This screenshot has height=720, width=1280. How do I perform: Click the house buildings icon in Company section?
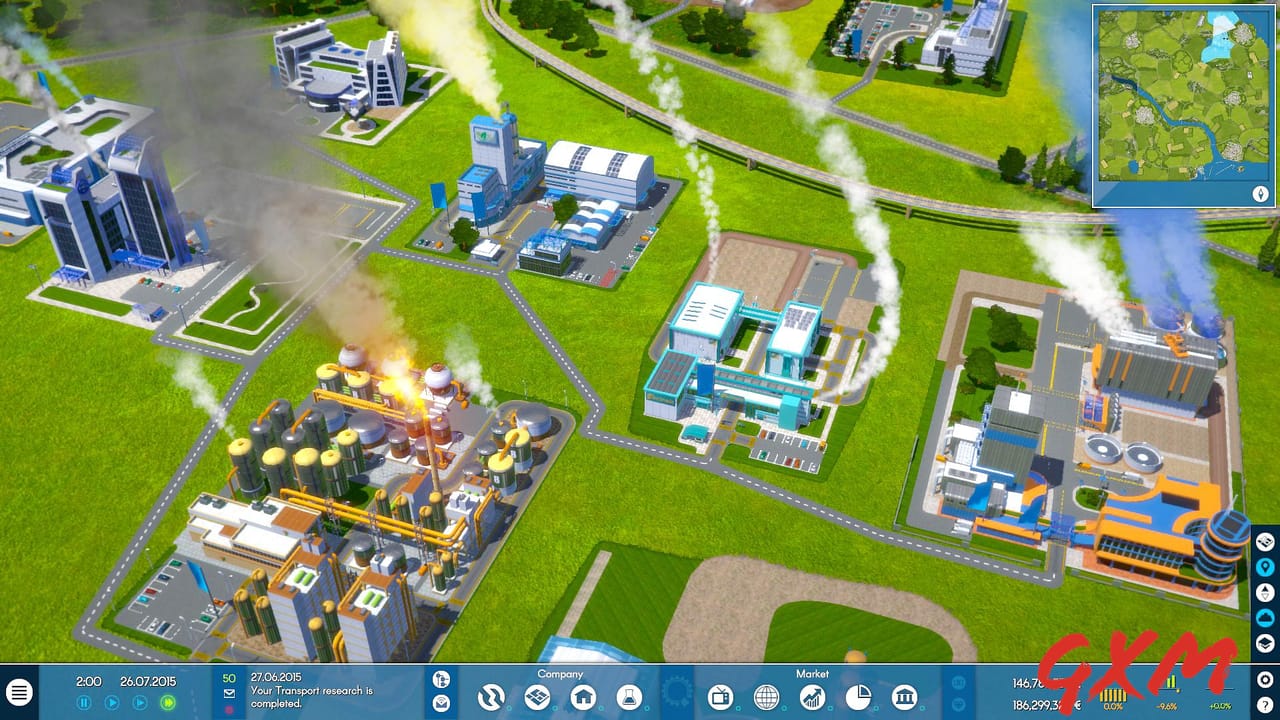tap(583, 698)
